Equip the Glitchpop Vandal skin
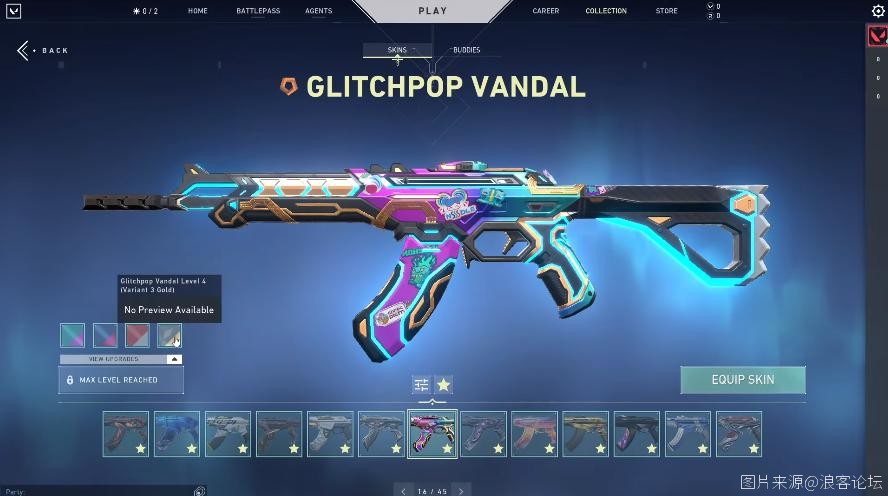The width and height of the screenshot is (888, 496). (742, 380)
